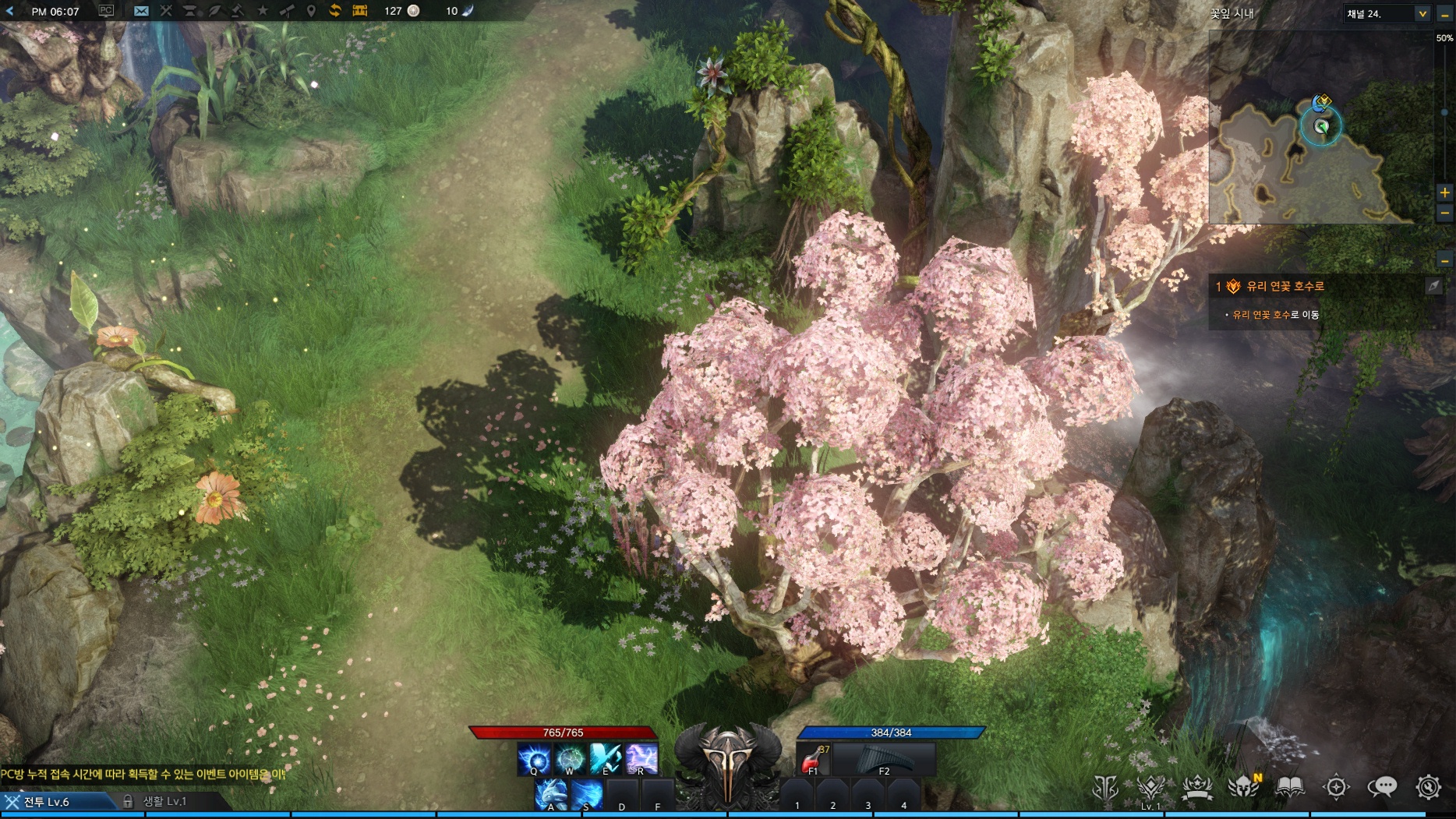Select the 유리 연꽃 호수로 quest tracker

(1285, 287)
